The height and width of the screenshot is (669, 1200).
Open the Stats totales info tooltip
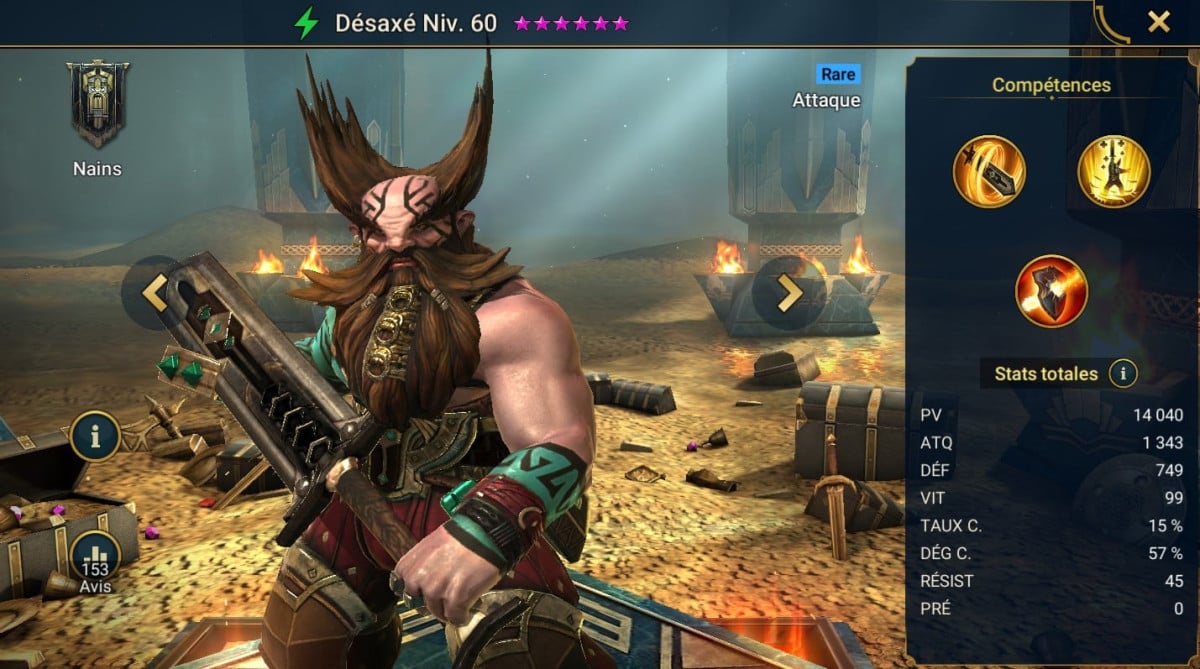point(1123,374)
